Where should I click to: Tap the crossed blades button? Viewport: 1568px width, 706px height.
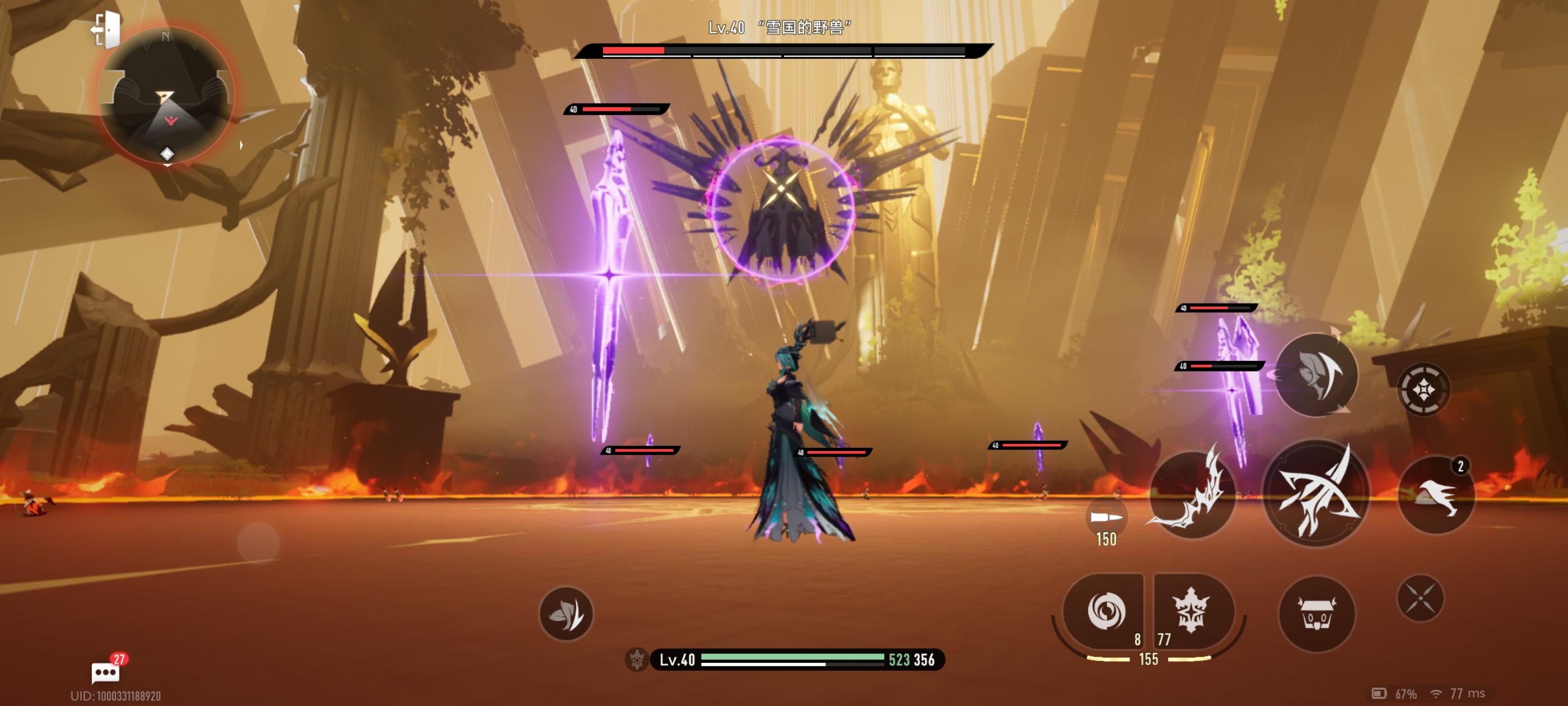[x=1420, y=598]
